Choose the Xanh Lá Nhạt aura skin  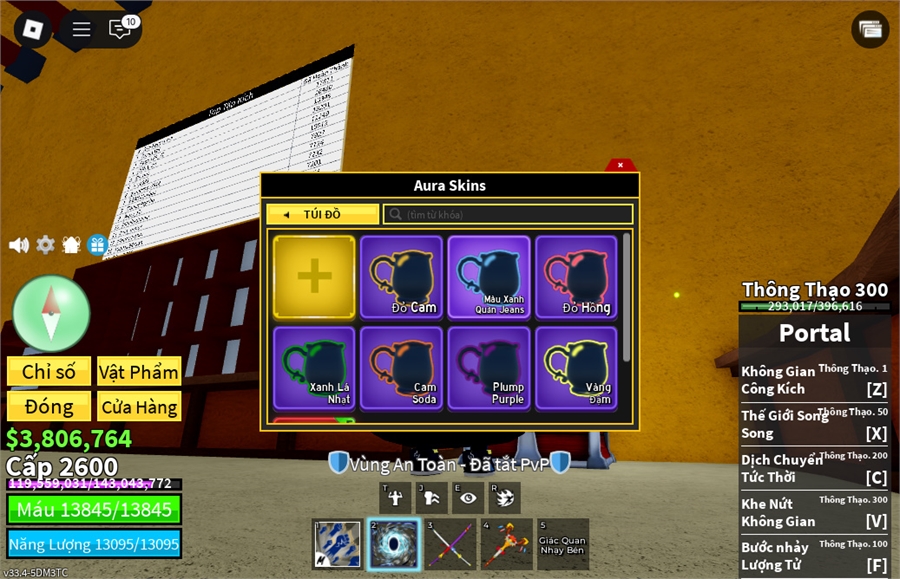pos(314,368)
